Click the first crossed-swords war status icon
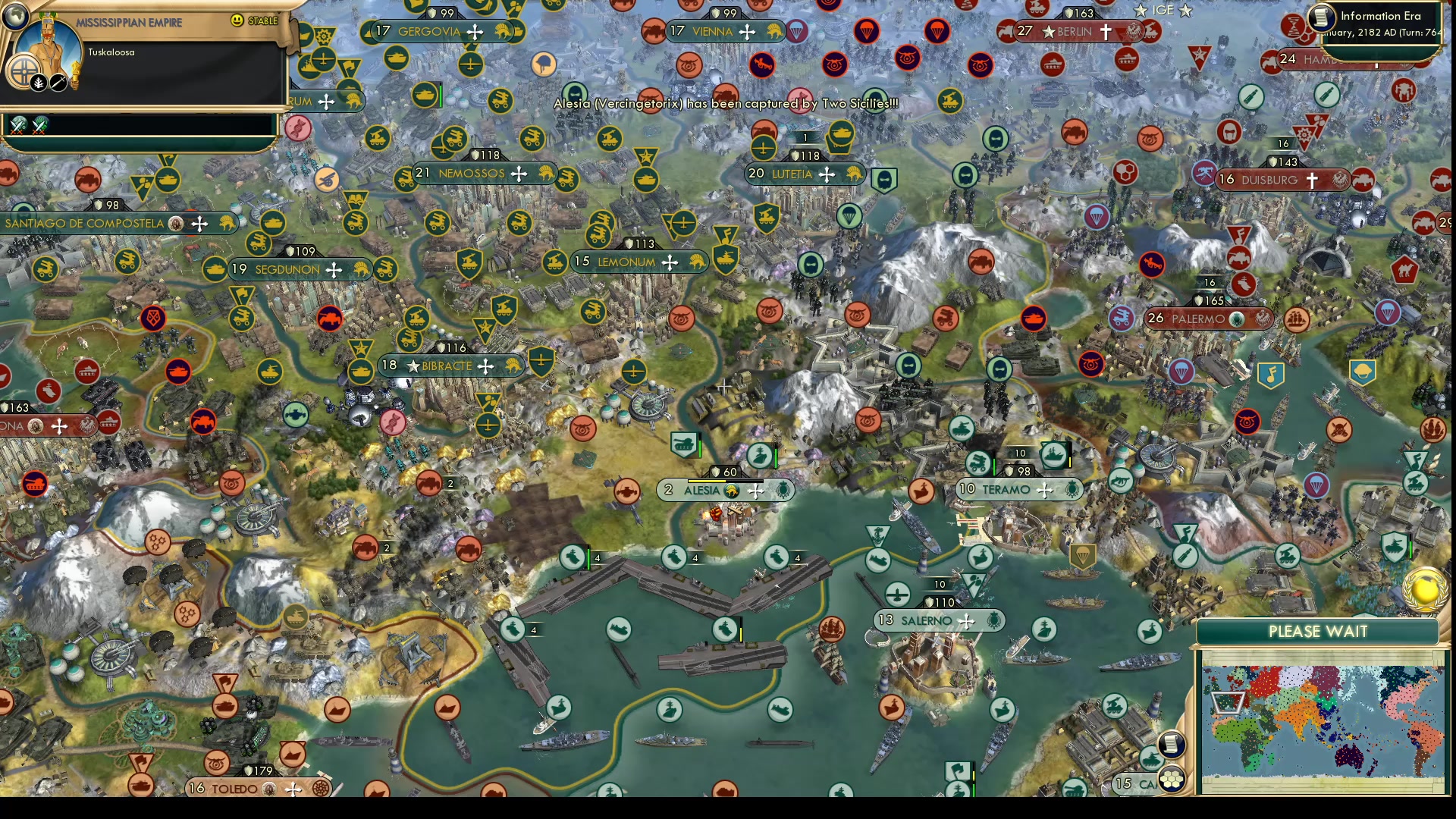 (17, 125)
